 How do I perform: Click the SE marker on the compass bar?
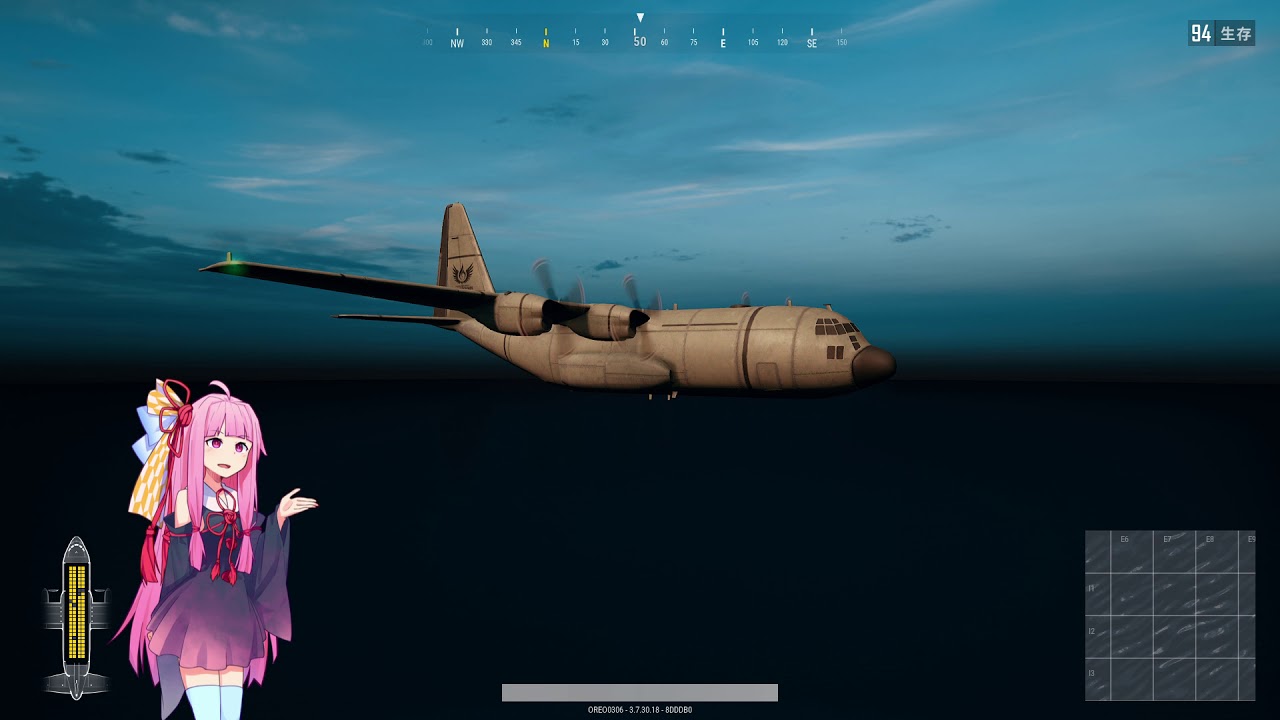pyautogui.click(x=812, y=41)
